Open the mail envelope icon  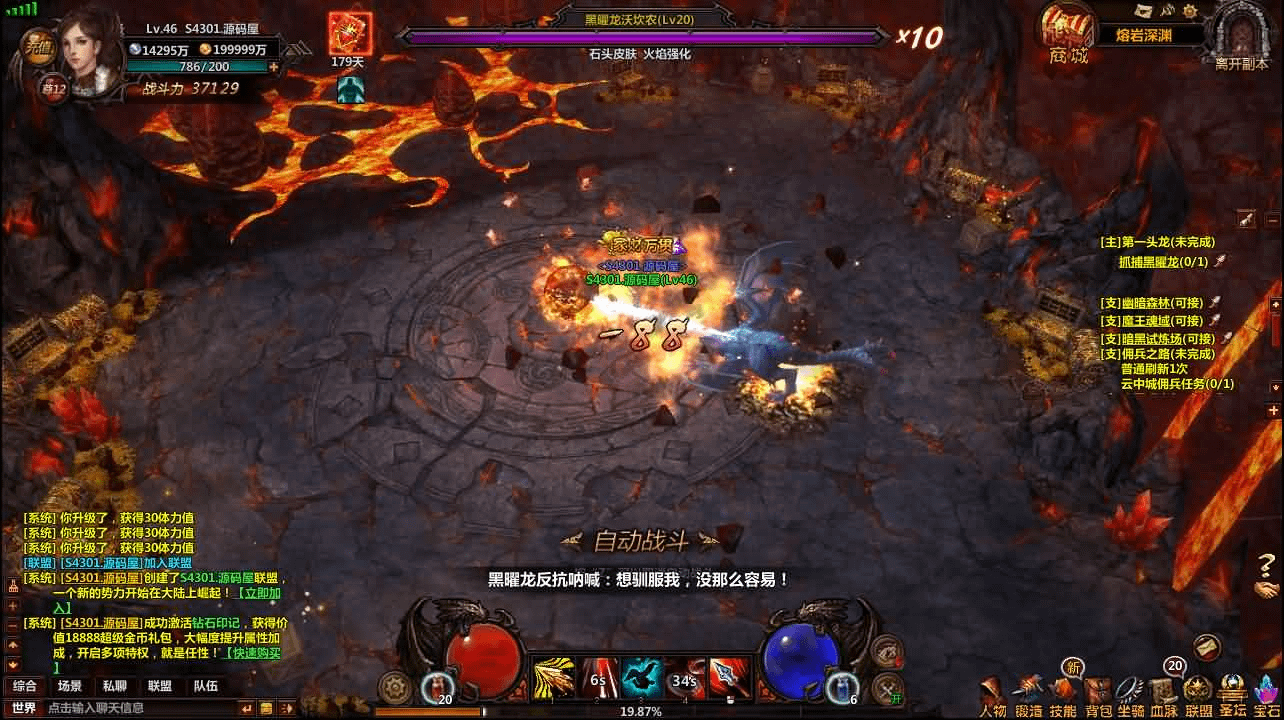tap(1207, 647)
